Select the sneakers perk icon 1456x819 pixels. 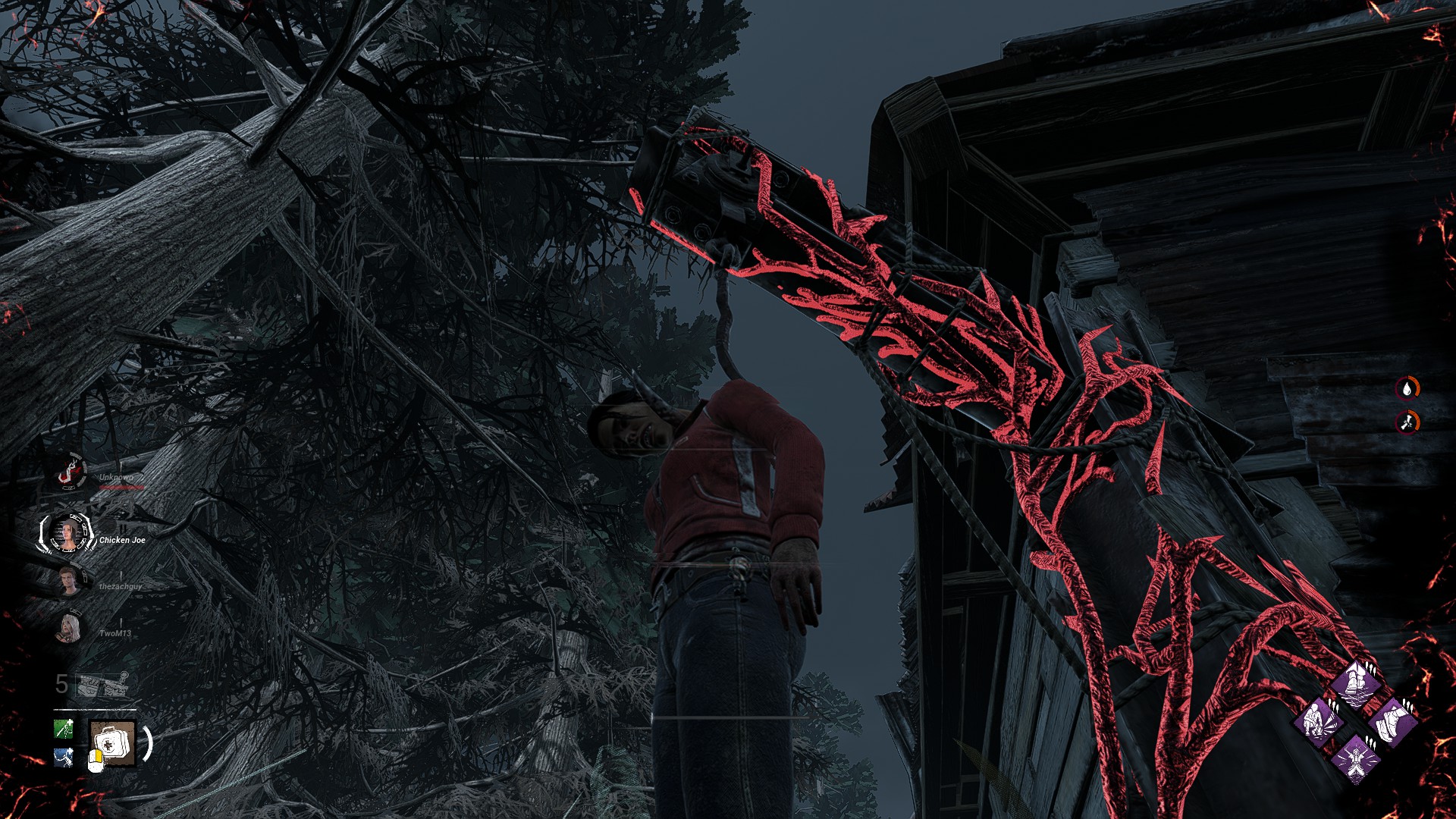click(x=1394, y=721)
